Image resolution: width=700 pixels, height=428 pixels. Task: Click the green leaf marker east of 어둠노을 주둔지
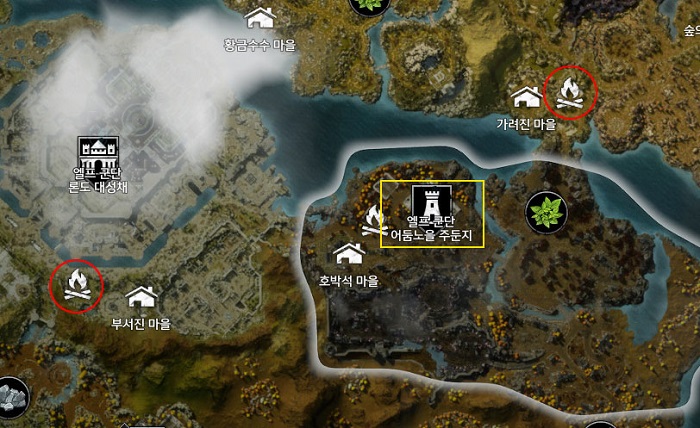(x=547, y=210)
